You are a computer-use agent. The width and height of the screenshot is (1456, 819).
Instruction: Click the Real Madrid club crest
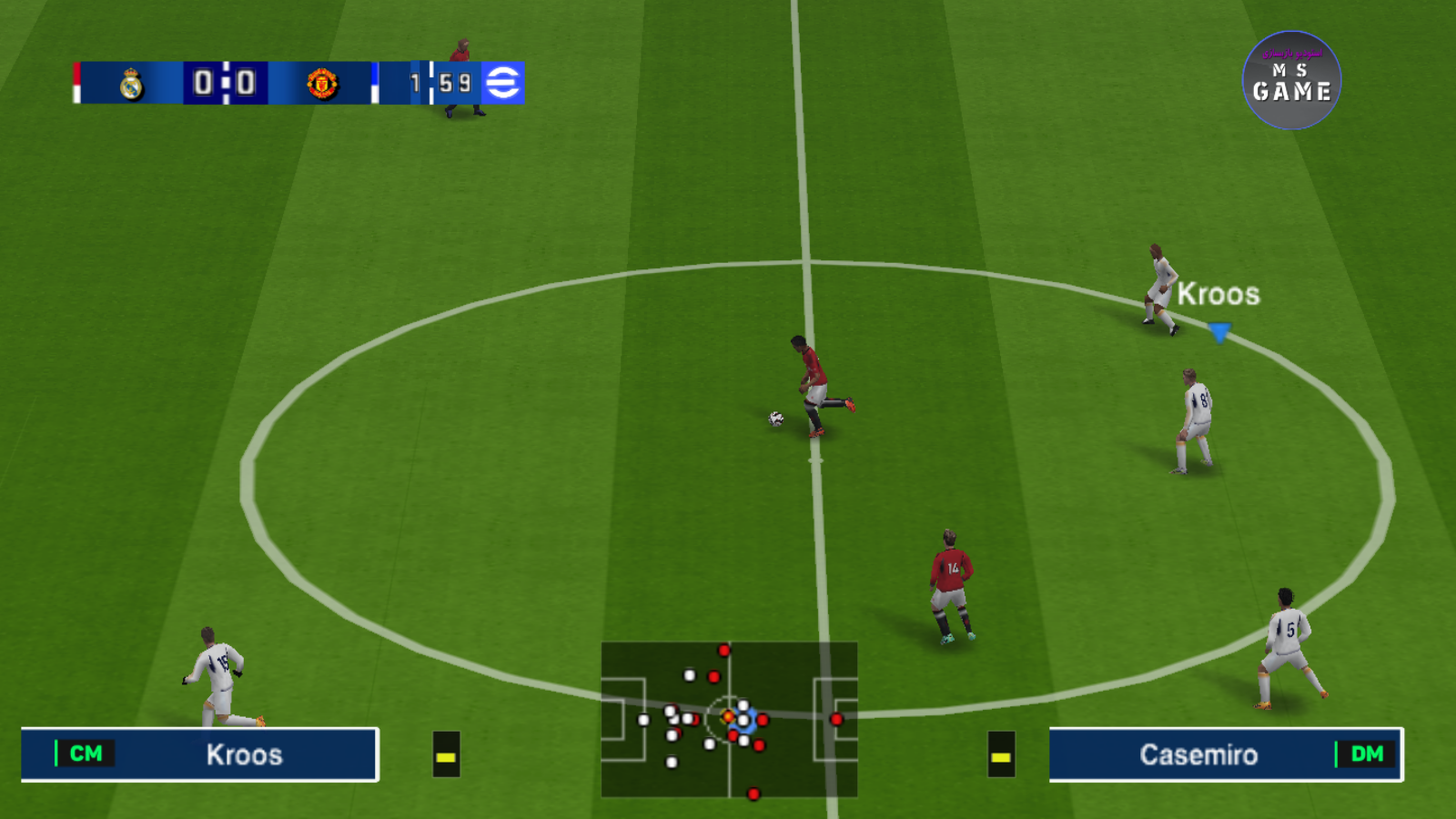tap(130, 83)
